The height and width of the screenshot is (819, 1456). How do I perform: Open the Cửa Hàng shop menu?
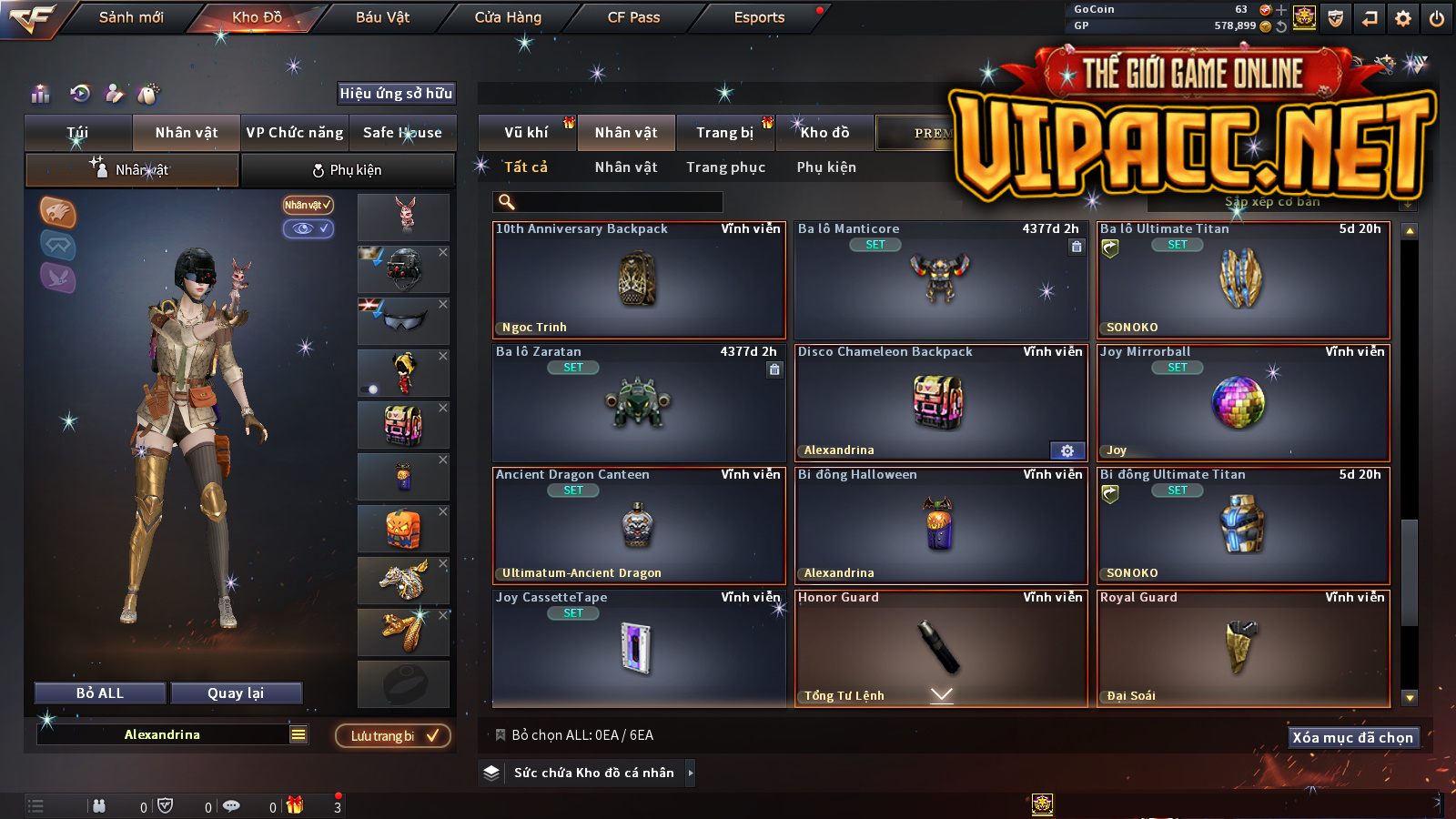(x=508, y=17)
